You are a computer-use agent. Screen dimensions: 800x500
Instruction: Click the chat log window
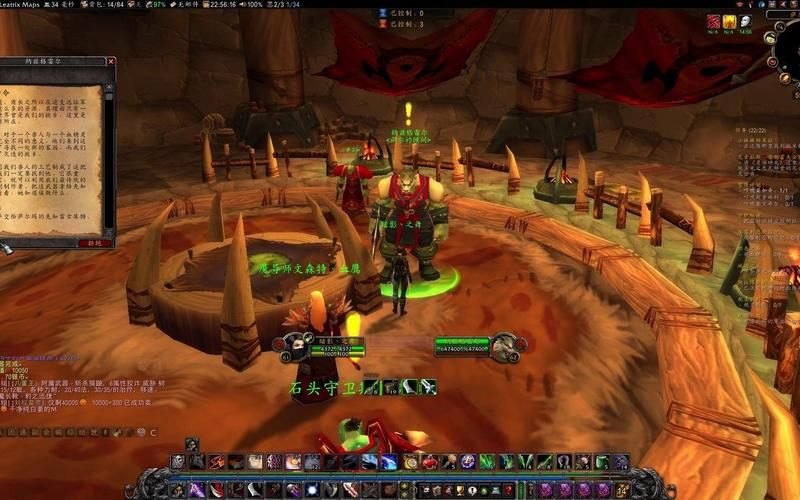pos(70,390)
